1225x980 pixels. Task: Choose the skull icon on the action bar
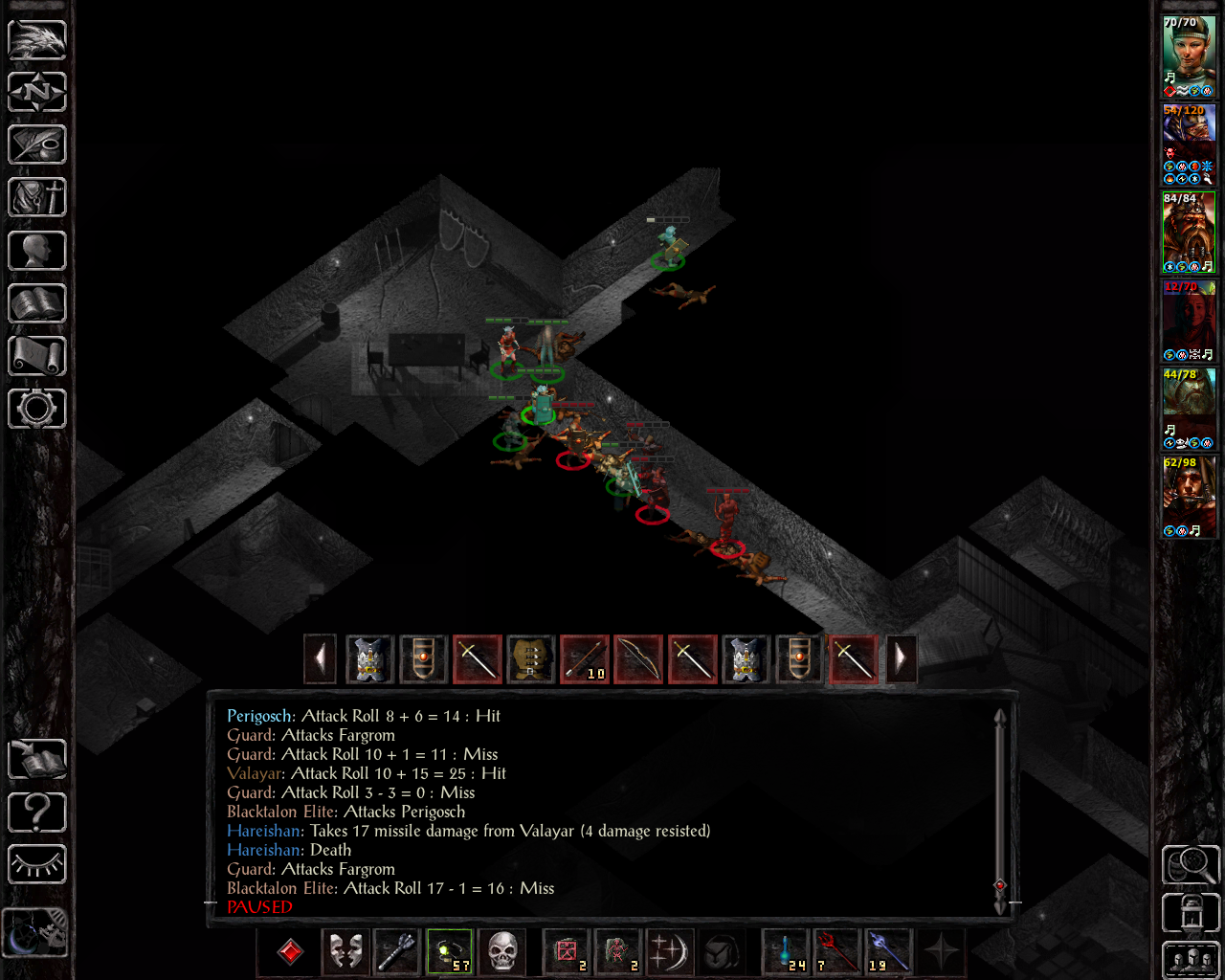(x=501, y=952)
